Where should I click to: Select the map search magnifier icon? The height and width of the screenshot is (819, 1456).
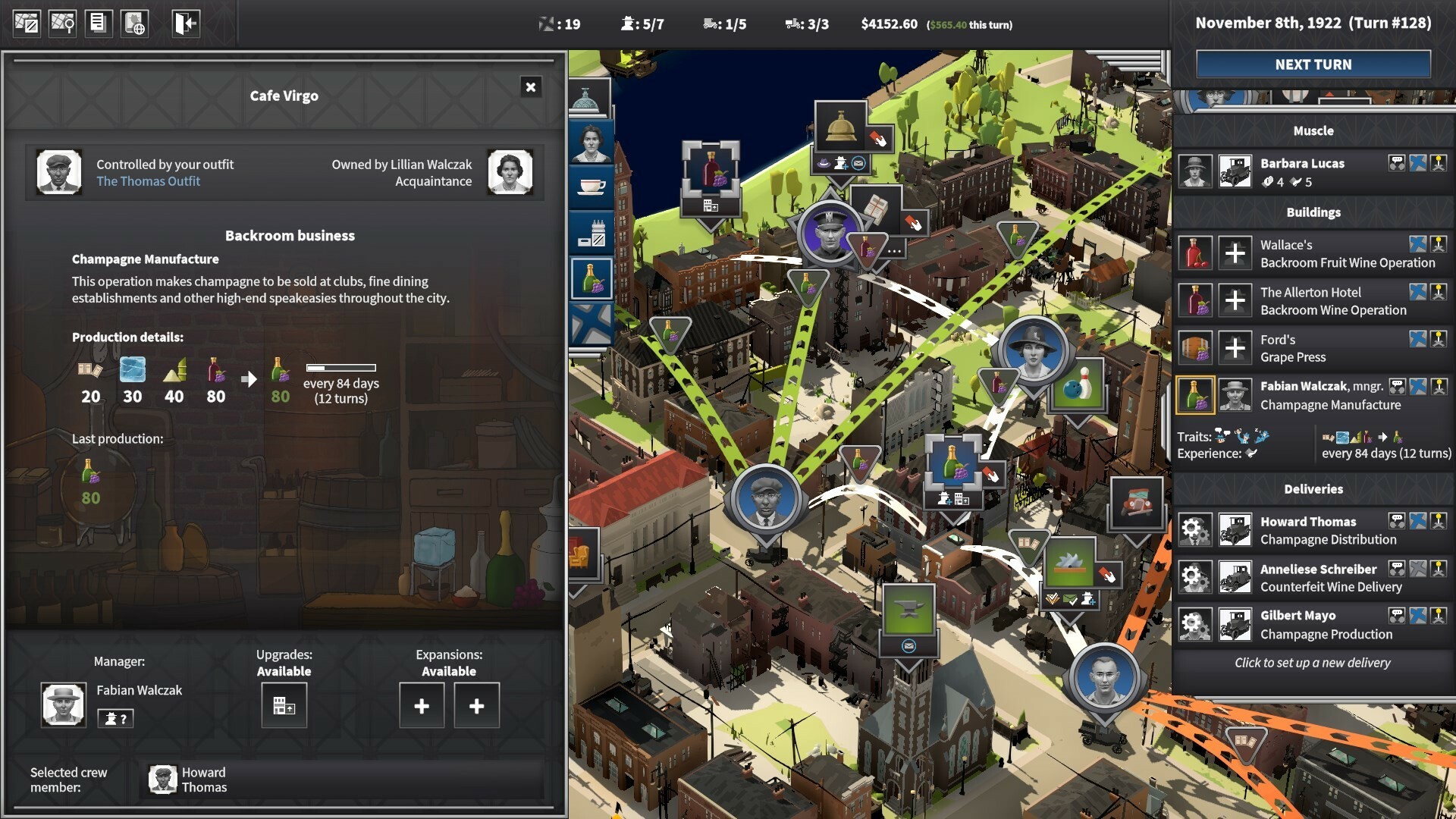pos(62,23)
